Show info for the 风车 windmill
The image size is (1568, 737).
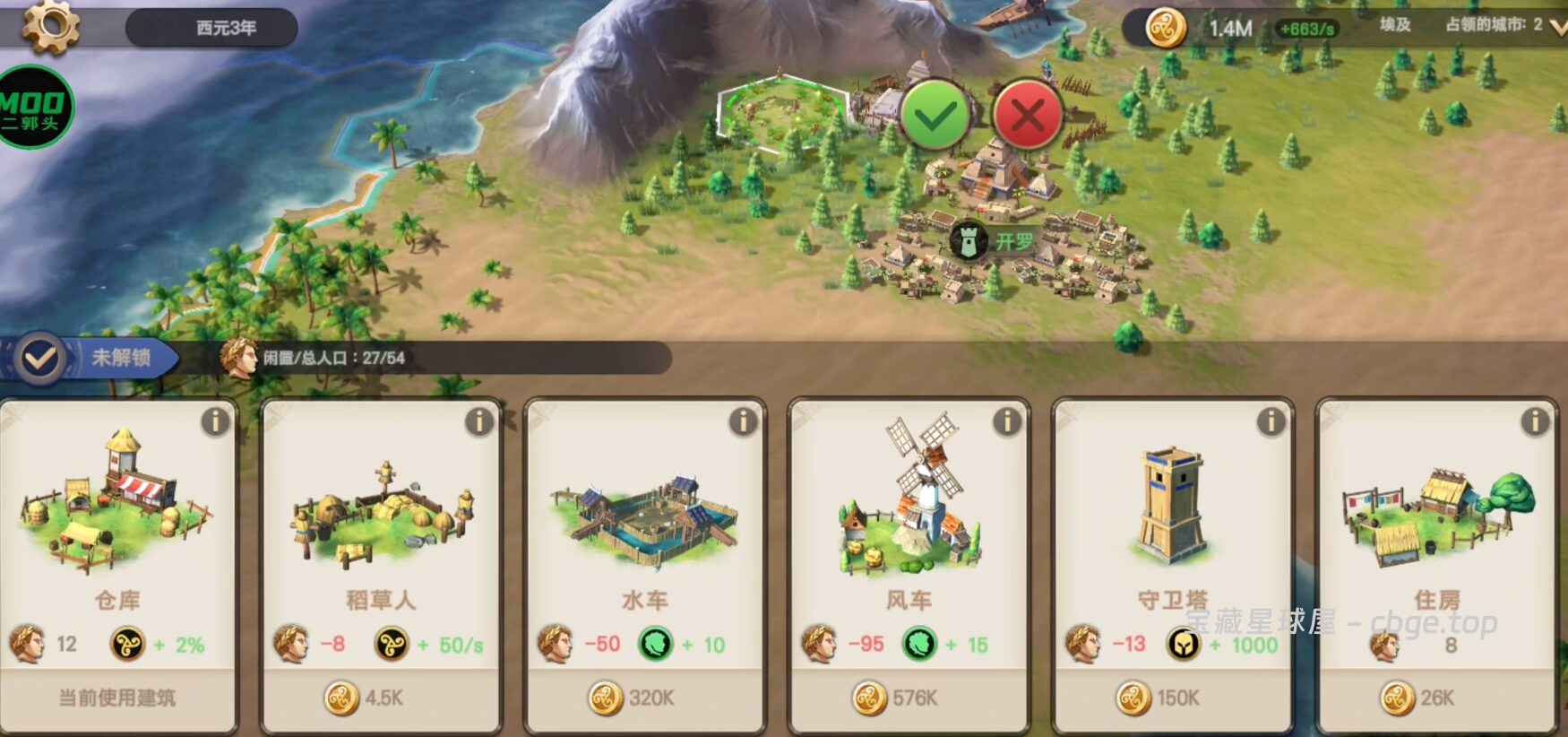pos(1007,421)
